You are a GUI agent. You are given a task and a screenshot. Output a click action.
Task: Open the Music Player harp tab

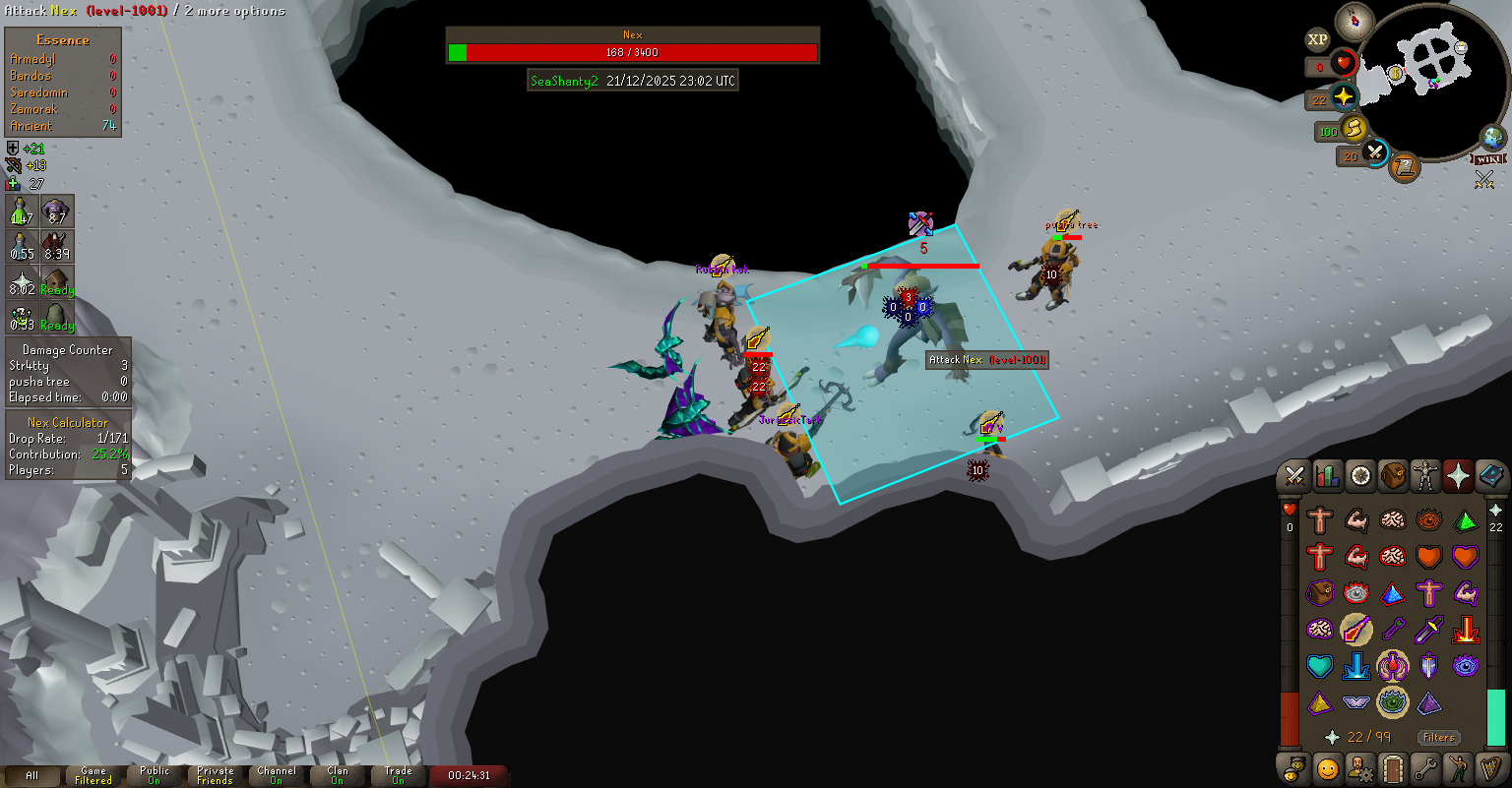(x=1490, y=767)
